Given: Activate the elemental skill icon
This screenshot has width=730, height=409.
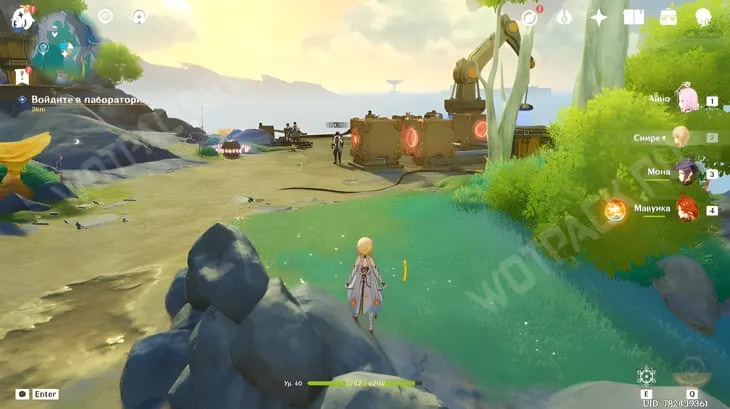Looking at the screenshot, I should pos(647,377).
